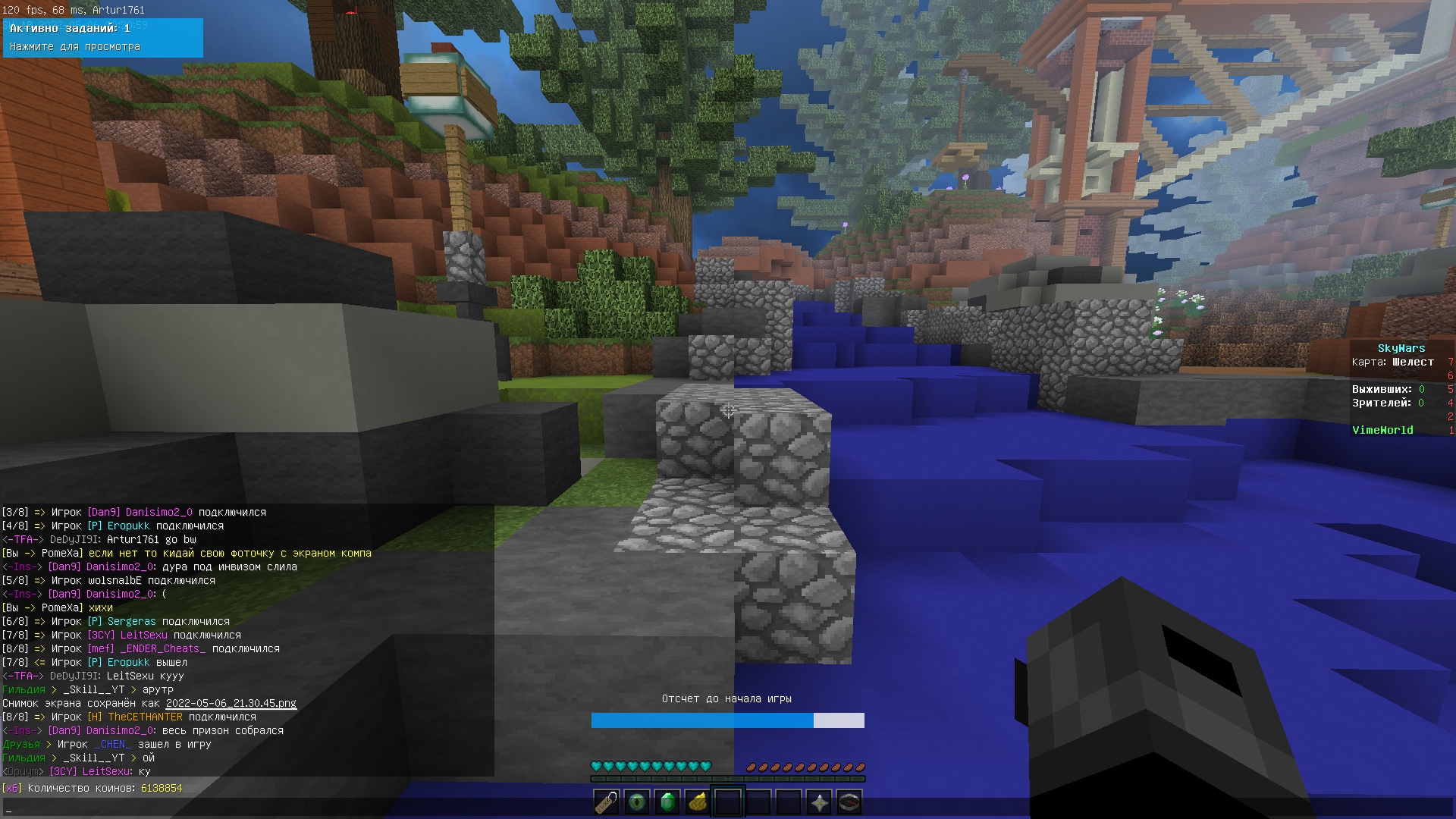Click the game countdown progress bar

pyautogui.click(x=726, y=720)
